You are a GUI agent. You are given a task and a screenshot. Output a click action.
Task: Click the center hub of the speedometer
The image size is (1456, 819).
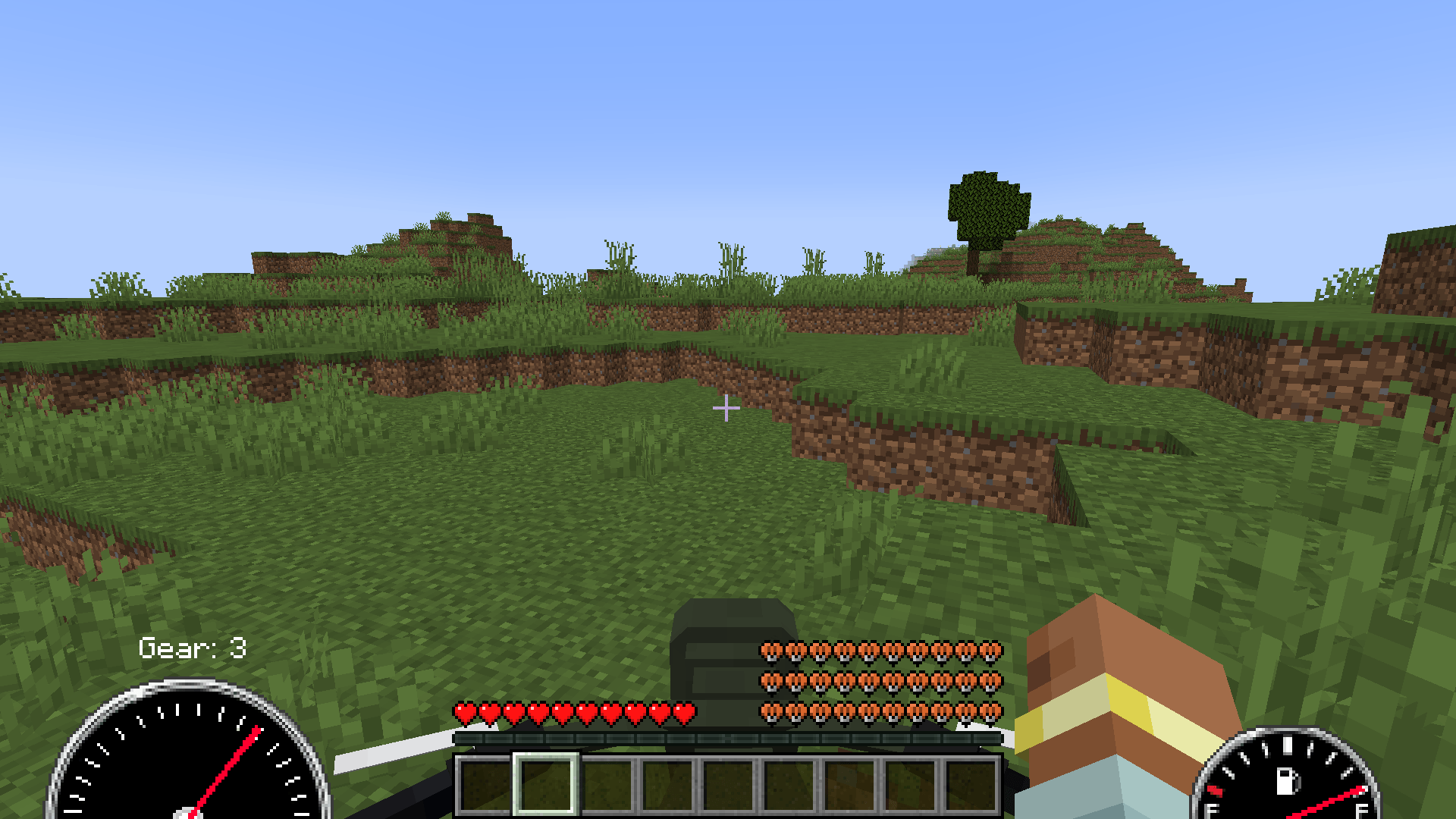coord(190,813)
